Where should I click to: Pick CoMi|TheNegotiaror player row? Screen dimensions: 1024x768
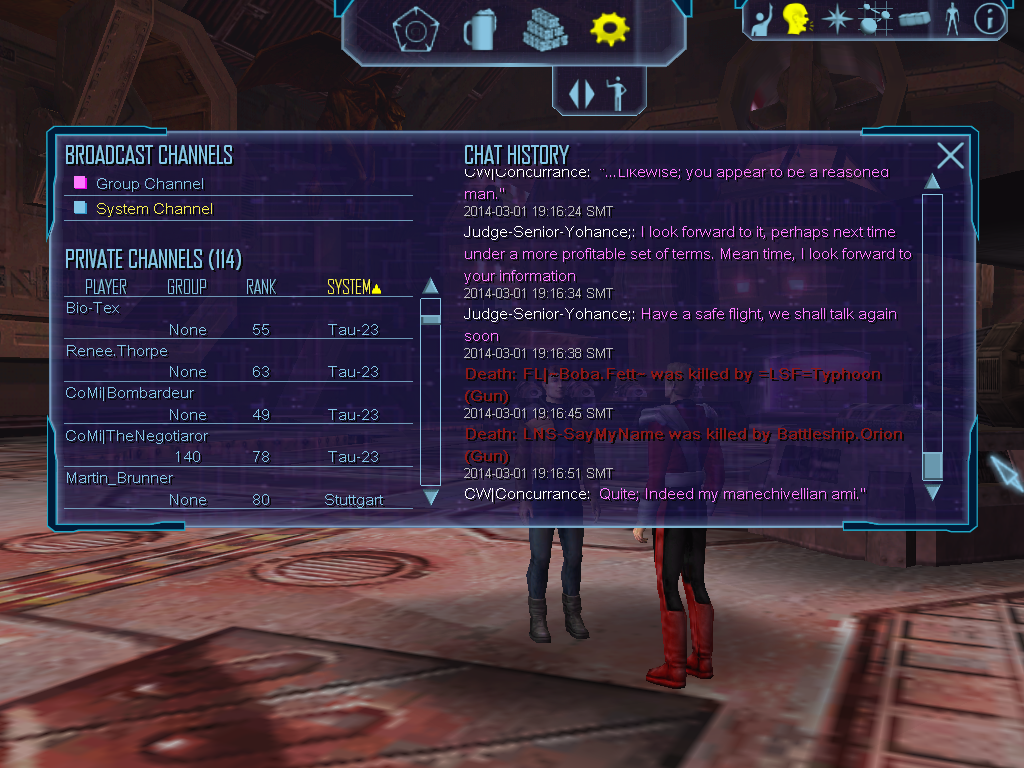[x=136, y=436]
